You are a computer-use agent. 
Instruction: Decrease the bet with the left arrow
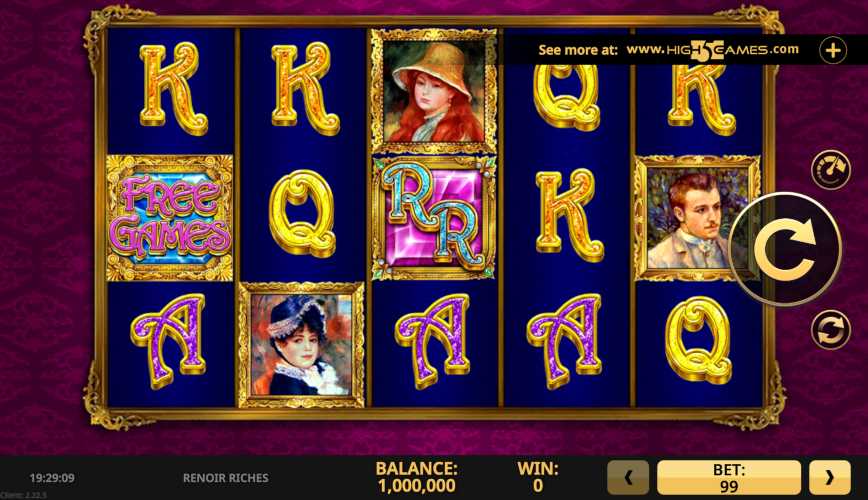[x=629, y=478]
